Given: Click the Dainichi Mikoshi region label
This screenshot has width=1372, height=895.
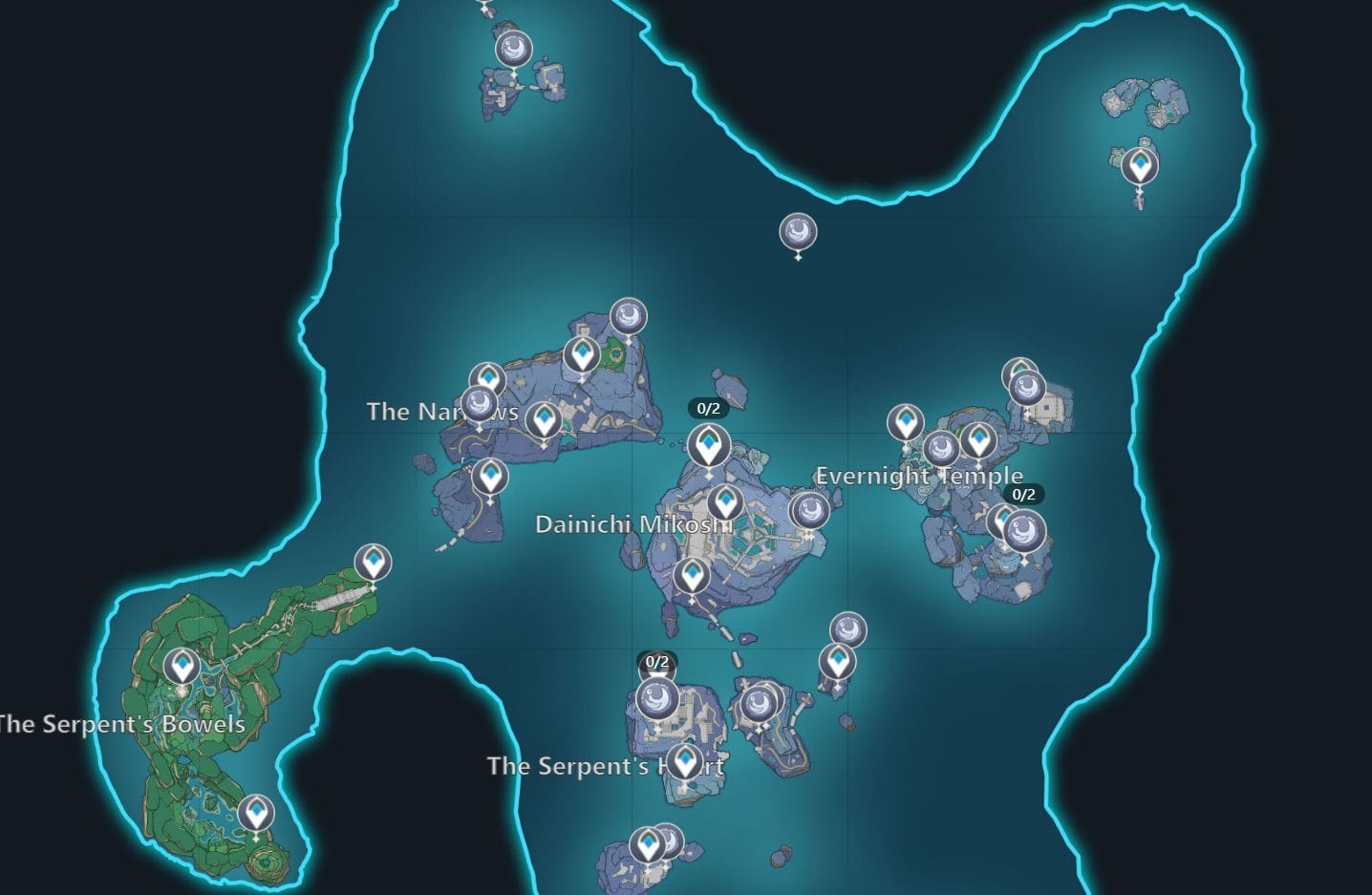Looking at the screenshot, I should [x=635, y=524].
